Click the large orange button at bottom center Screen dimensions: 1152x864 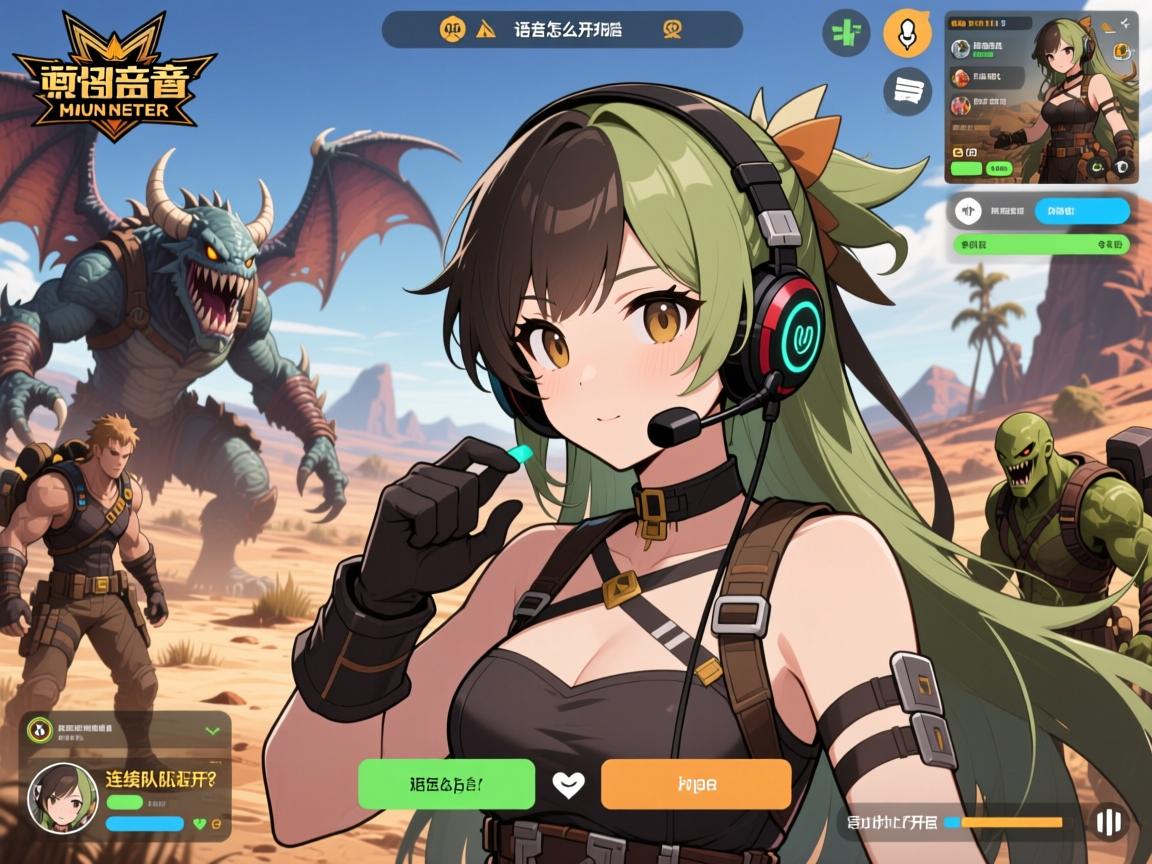click(695, 783)
